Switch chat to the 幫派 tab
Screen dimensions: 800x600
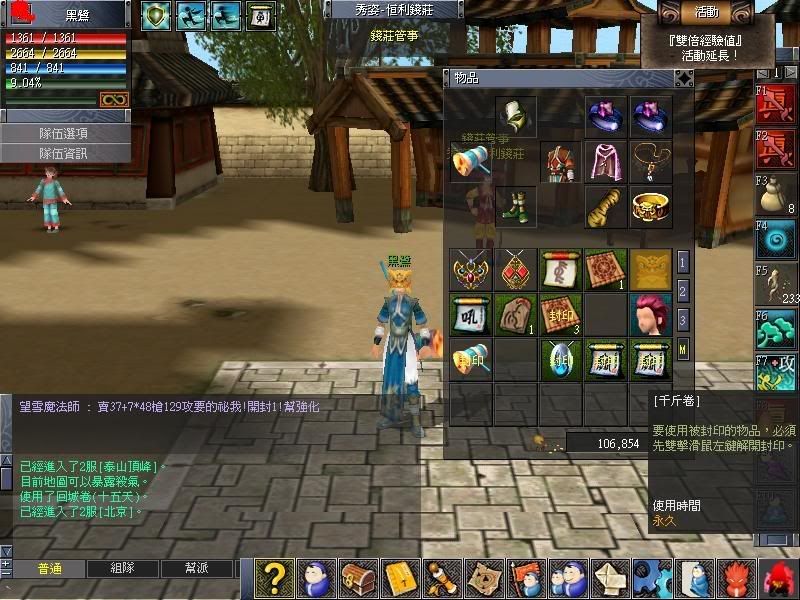pos(196,568)
